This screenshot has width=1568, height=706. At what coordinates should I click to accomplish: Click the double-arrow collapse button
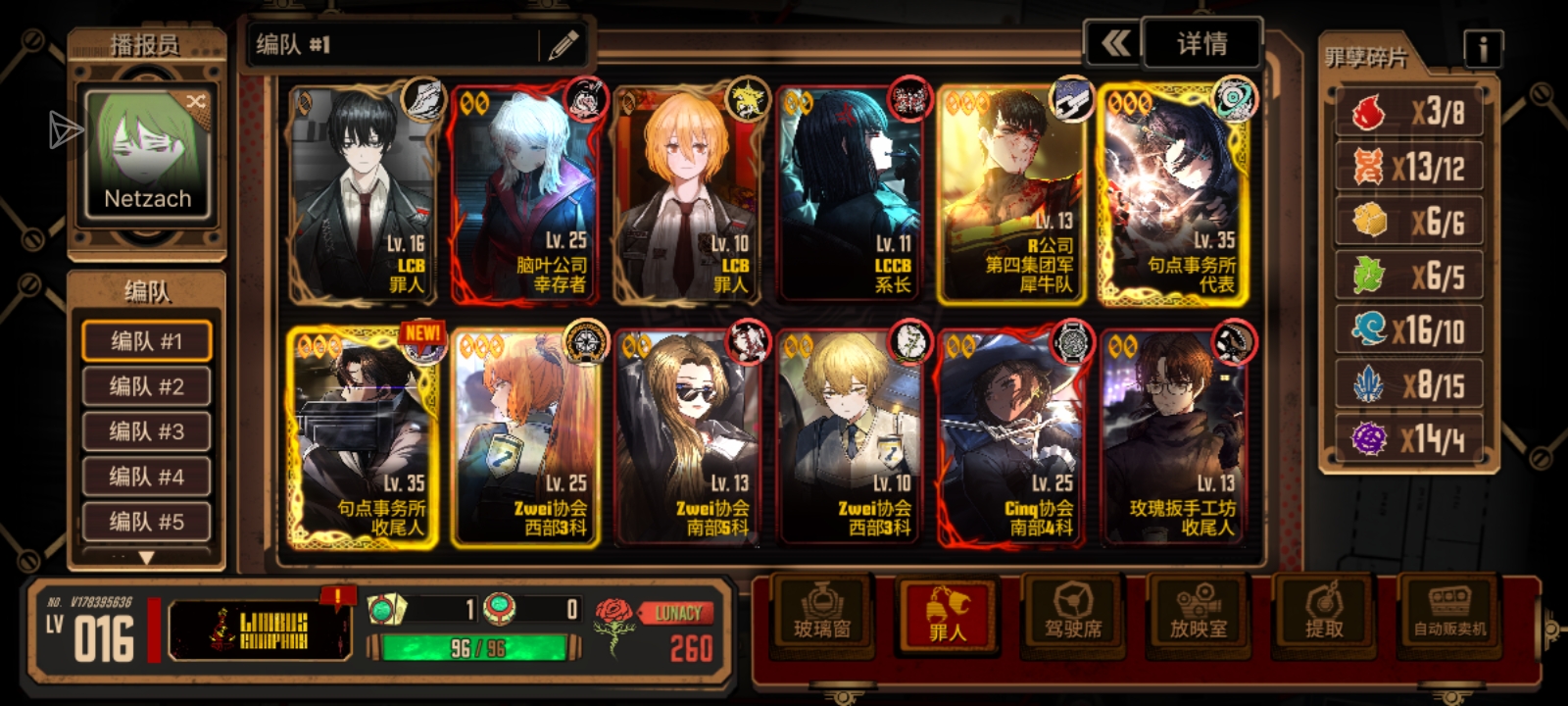point(1114,44)
